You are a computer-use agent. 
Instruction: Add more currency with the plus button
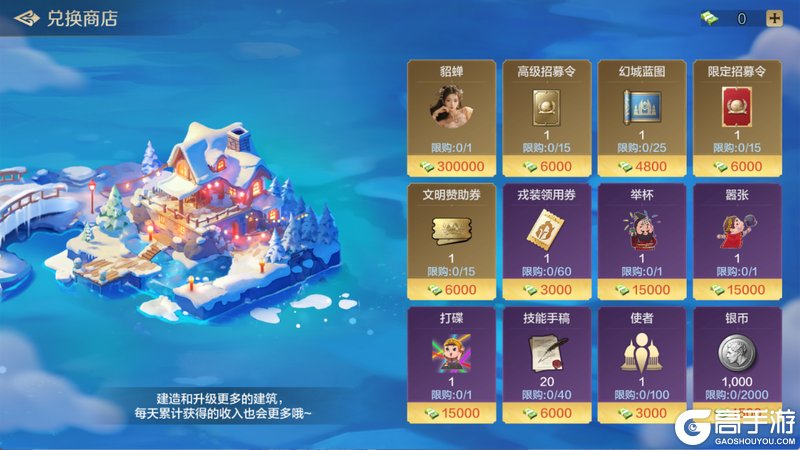click(773, 18)
